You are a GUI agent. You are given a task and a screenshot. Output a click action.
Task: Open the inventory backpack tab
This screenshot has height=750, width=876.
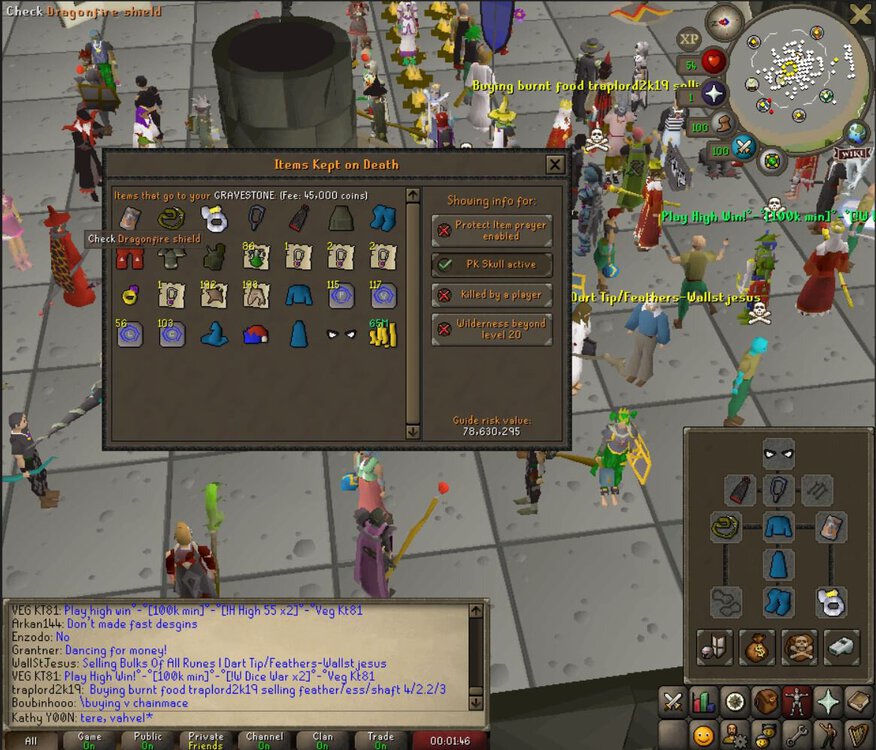pos(767,701)
